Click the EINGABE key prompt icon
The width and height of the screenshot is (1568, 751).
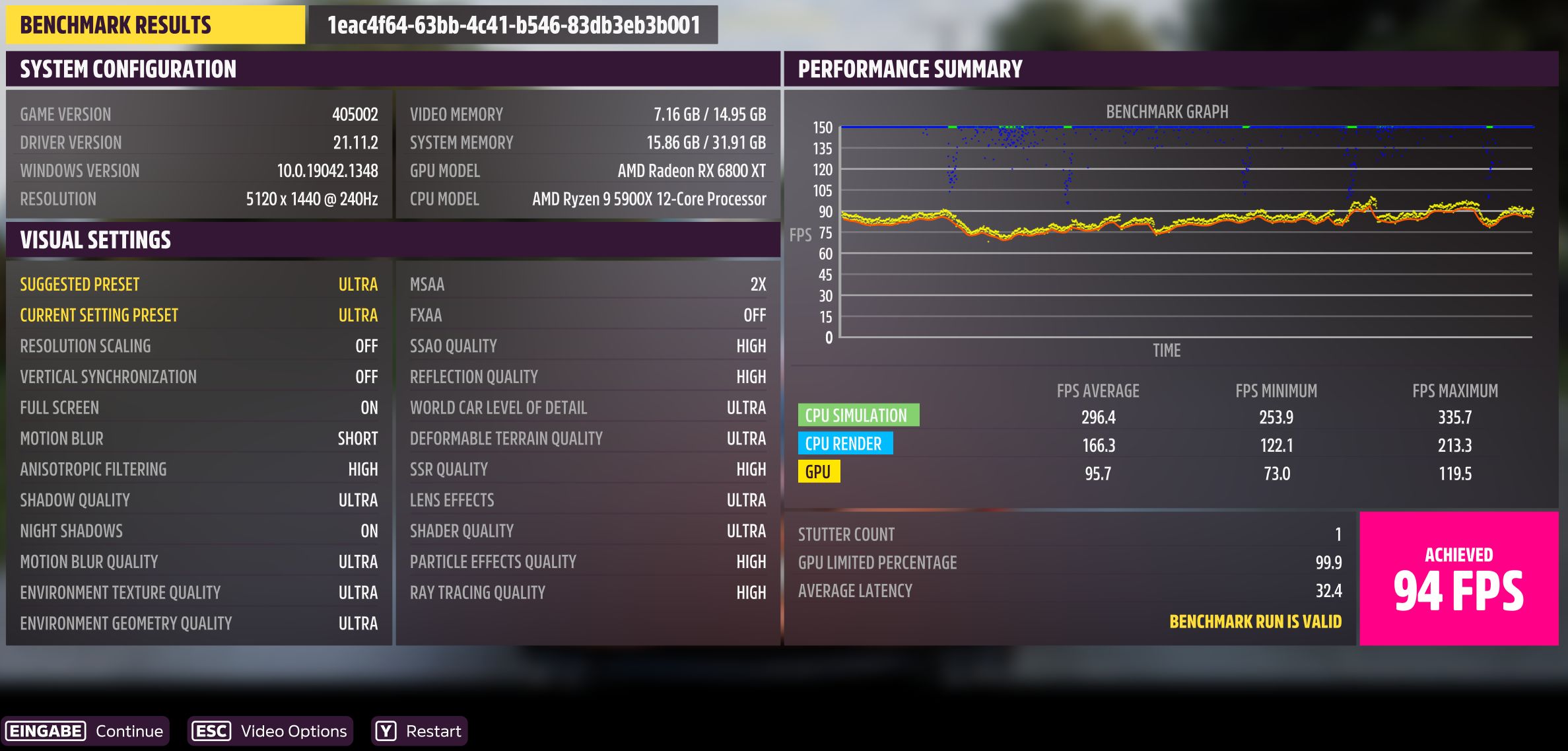(45, 731)
